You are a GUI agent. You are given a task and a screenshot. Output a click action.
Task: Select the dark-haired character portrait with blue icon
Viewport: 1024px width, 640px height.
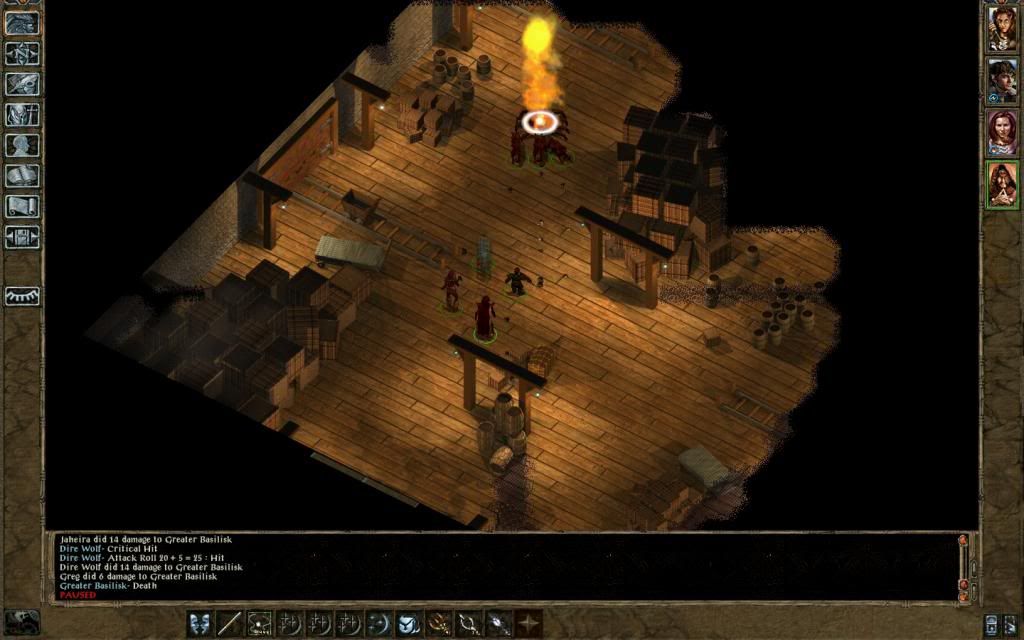[x=1002, y=80]
